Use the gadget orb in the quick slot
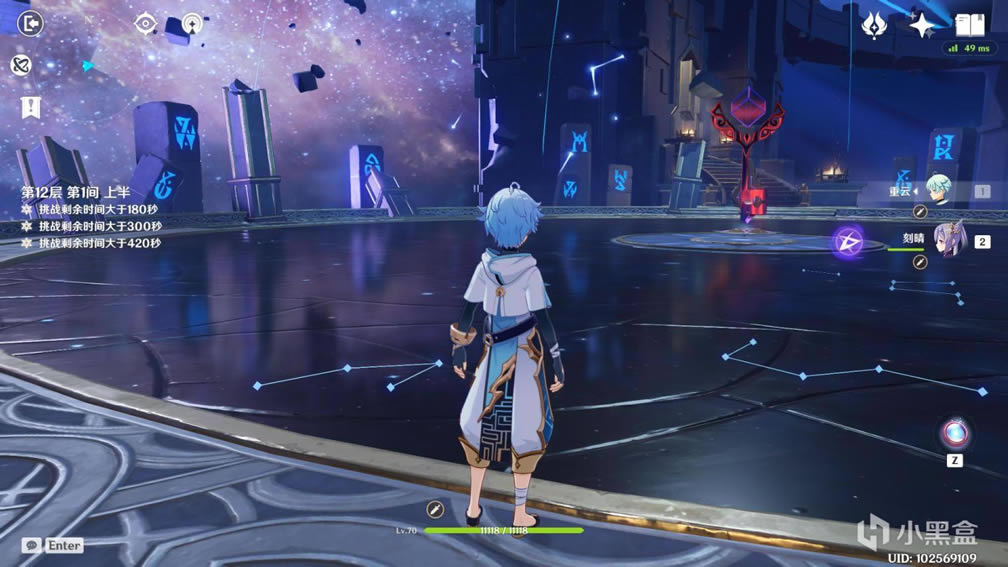This screenshot has width=1008, height=567. pos(954,433)
